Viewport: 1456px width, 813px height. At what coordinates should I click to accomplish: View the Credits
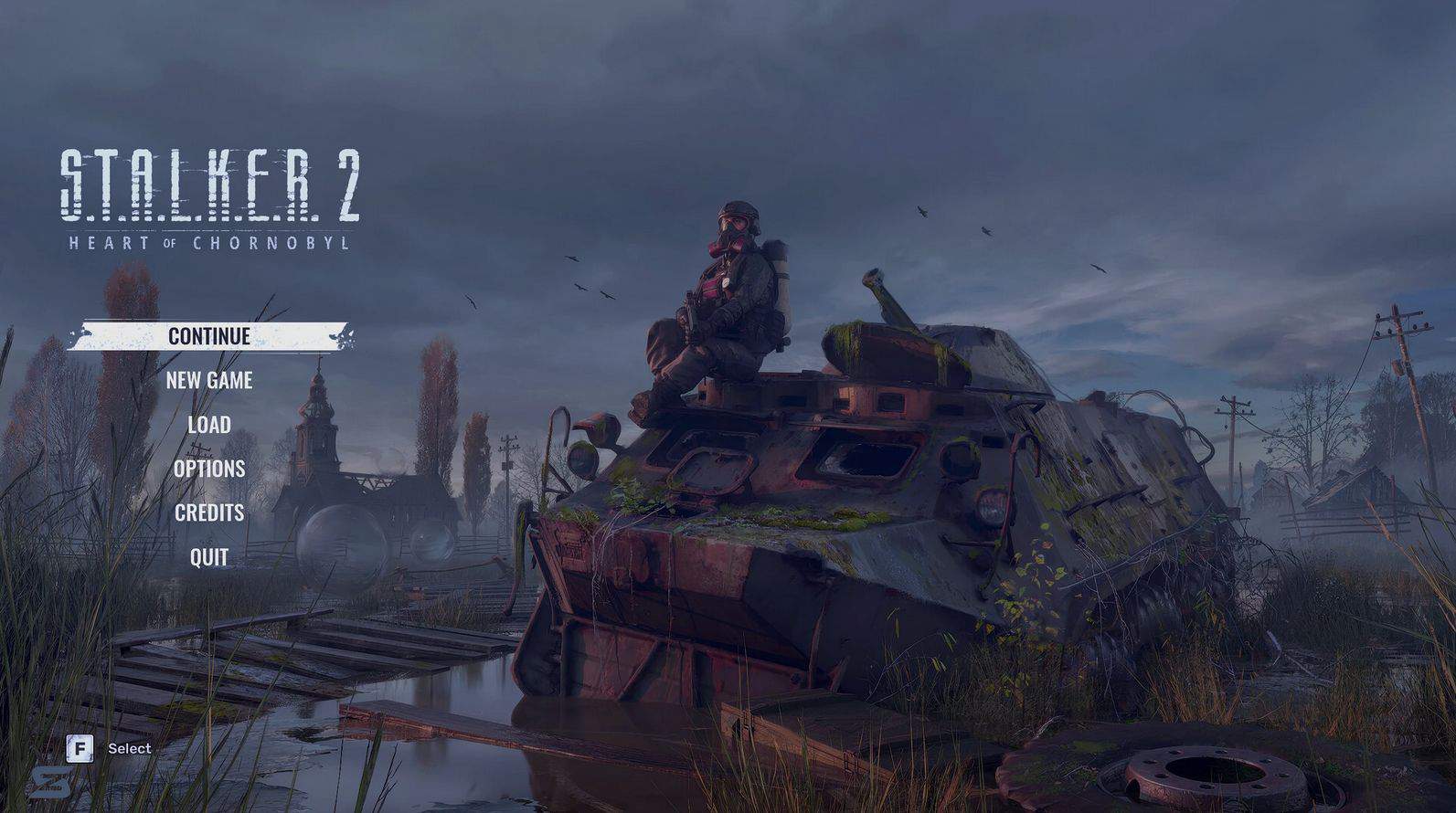209,512
